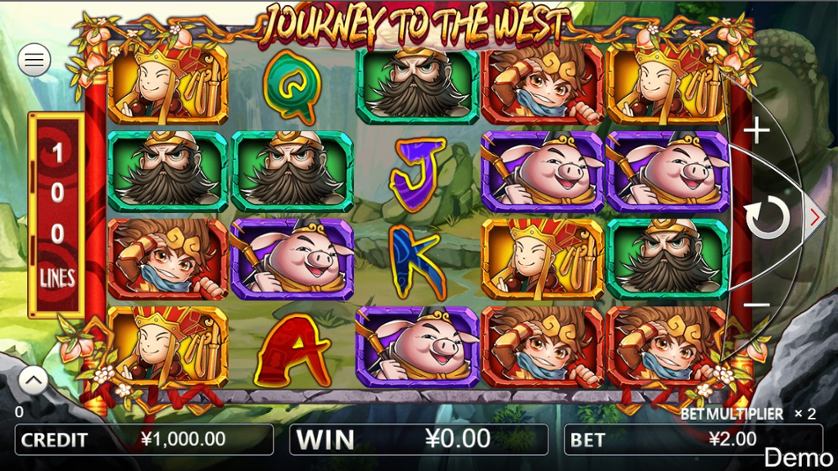
Task: Decrease the bet with the minus button
Action: (758, 304)
